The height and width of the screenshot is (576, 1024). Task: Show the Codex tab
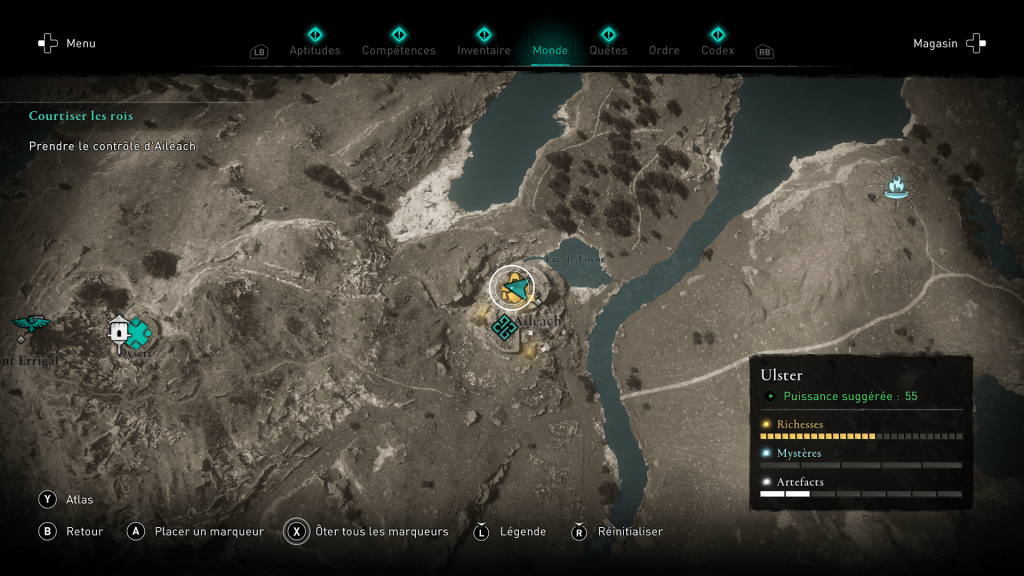[717, 50]
